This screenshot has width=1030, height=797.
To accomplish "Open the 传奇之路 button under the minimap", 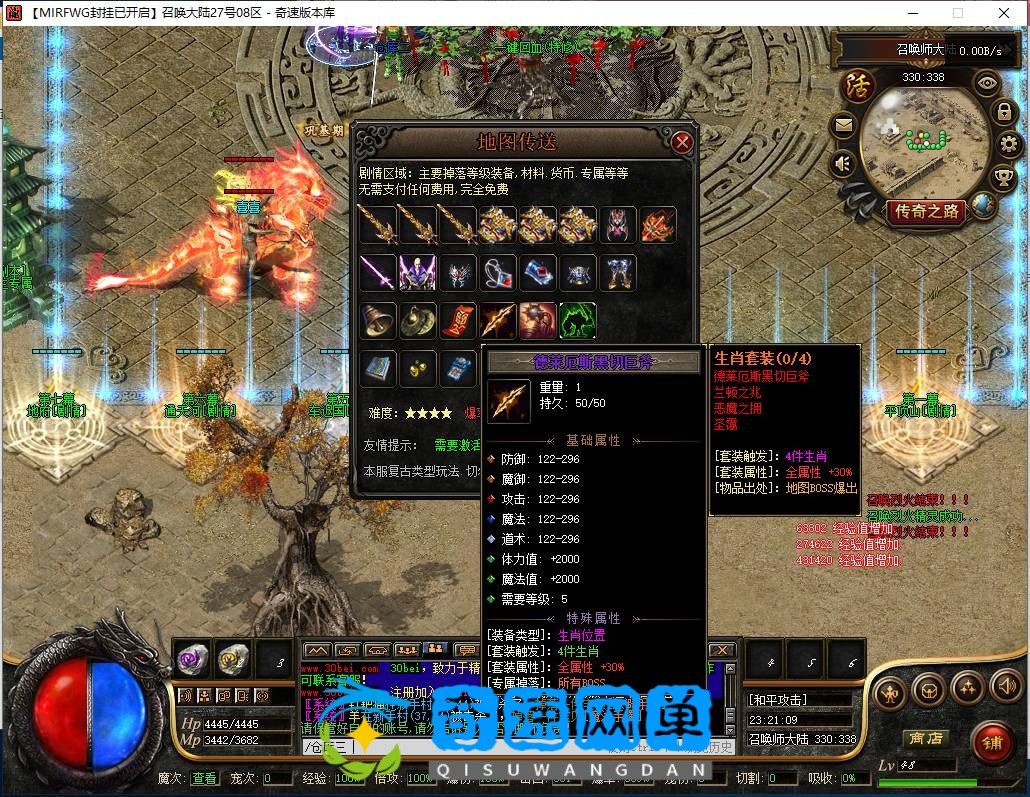I will [926, 211].
